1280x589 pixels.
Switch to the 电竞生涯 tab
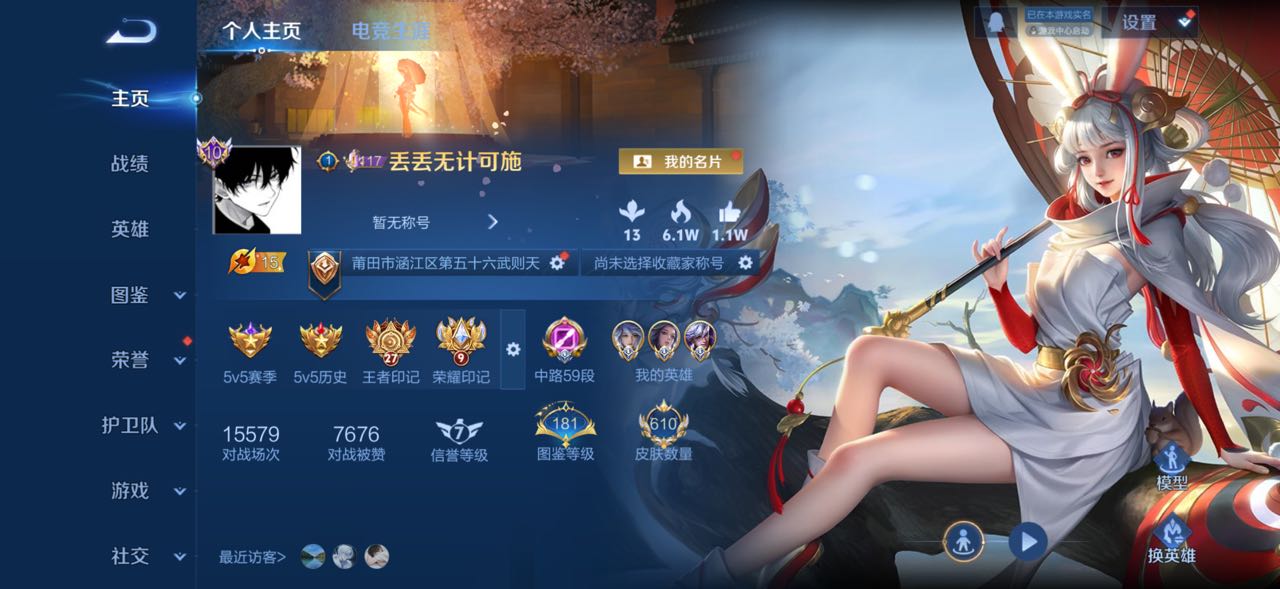click(391, 31)
